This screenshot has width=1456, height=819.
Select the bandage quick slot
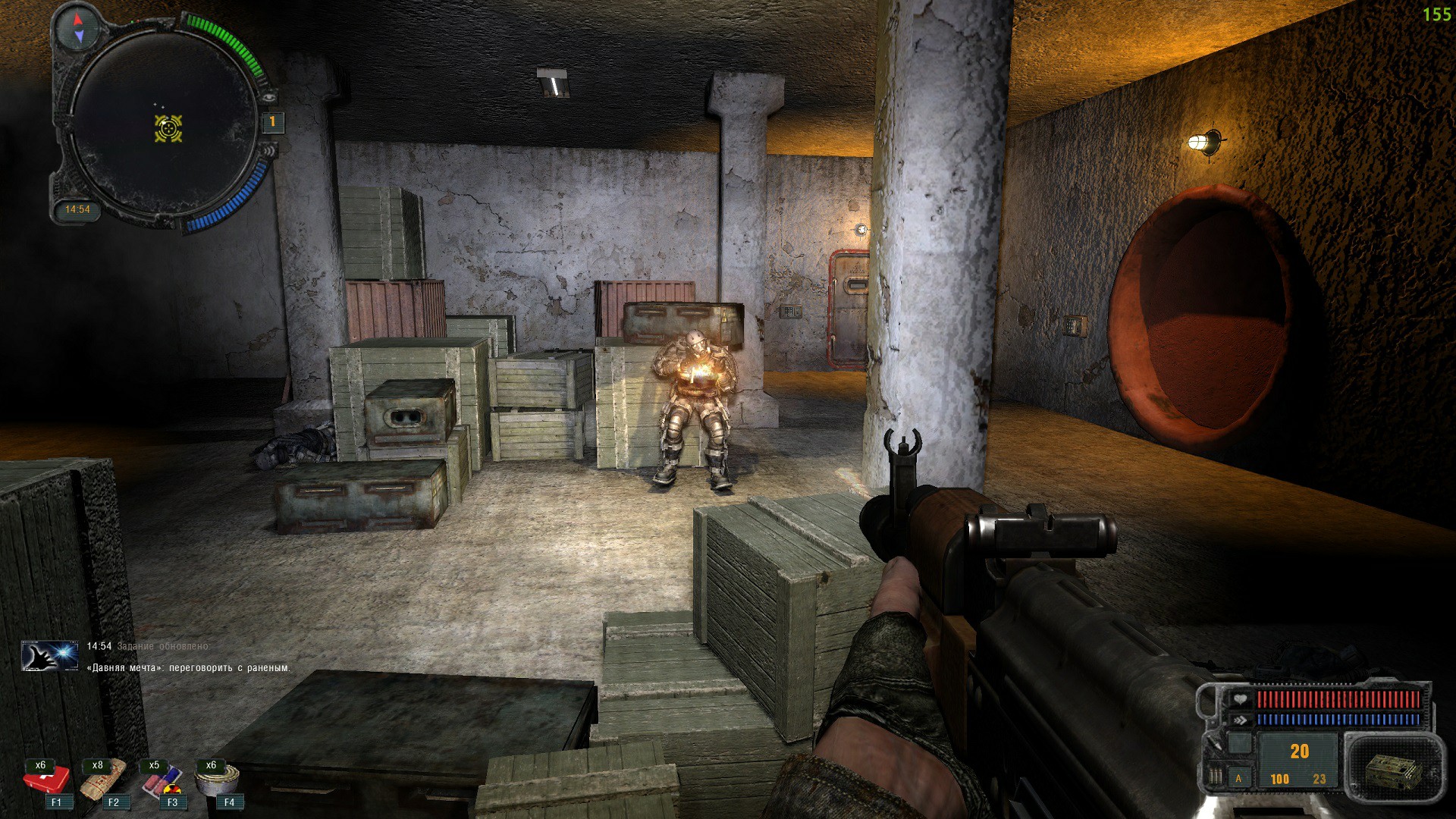(104, 780)
